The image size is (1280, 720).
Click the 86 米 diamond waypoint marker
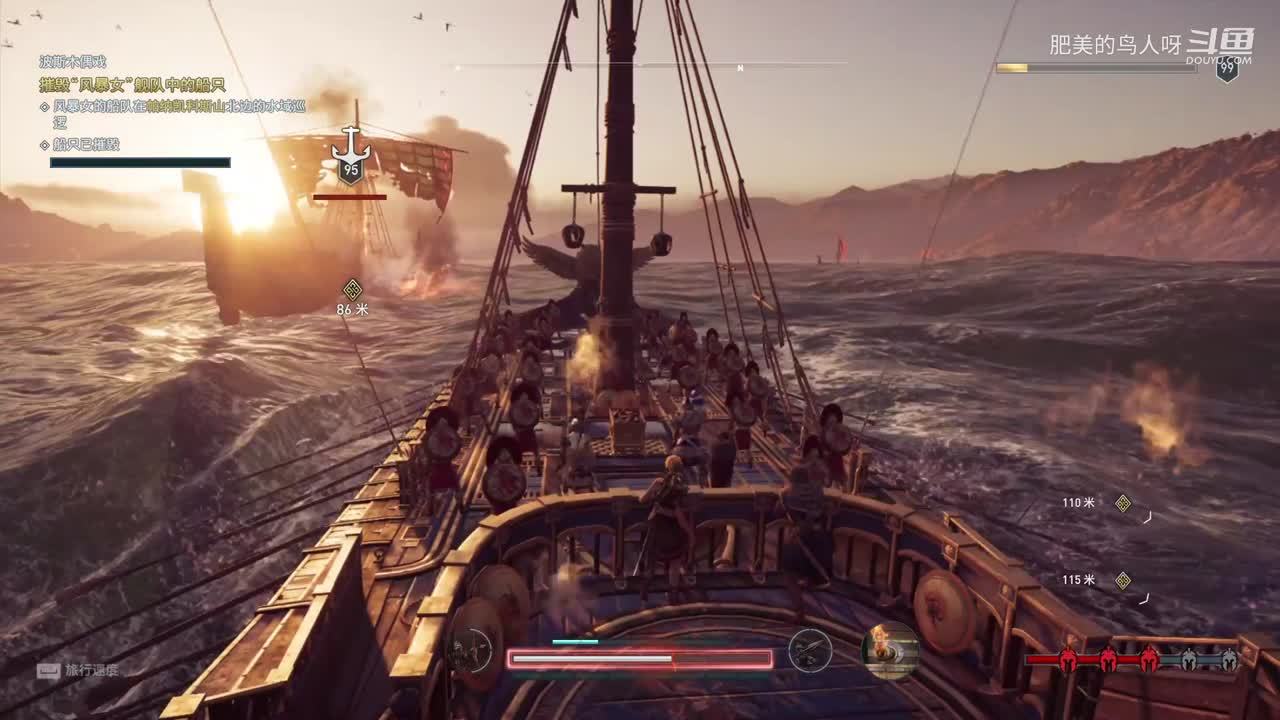point(352,290)
